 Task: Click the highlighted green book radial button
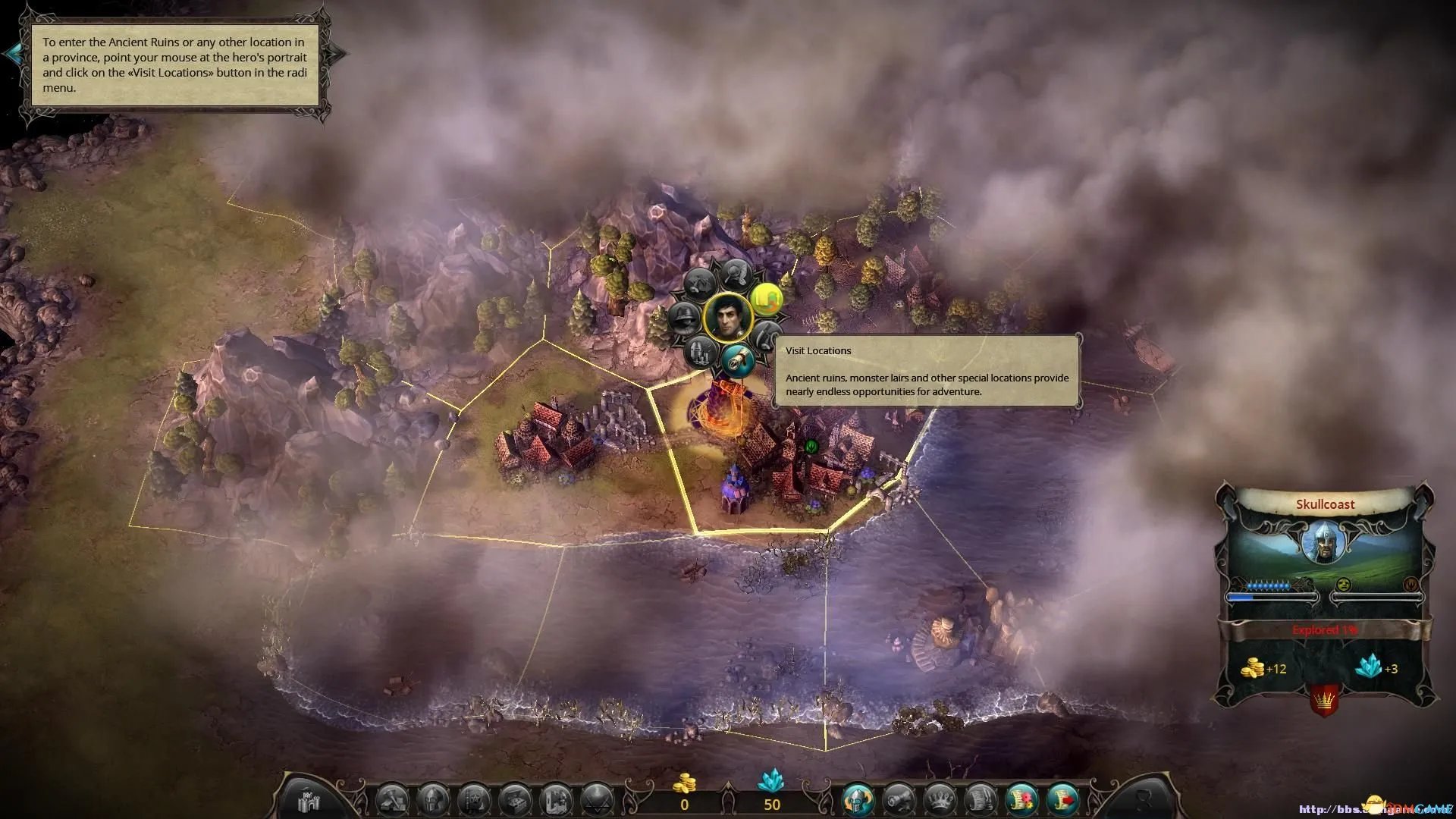[767, 299]
